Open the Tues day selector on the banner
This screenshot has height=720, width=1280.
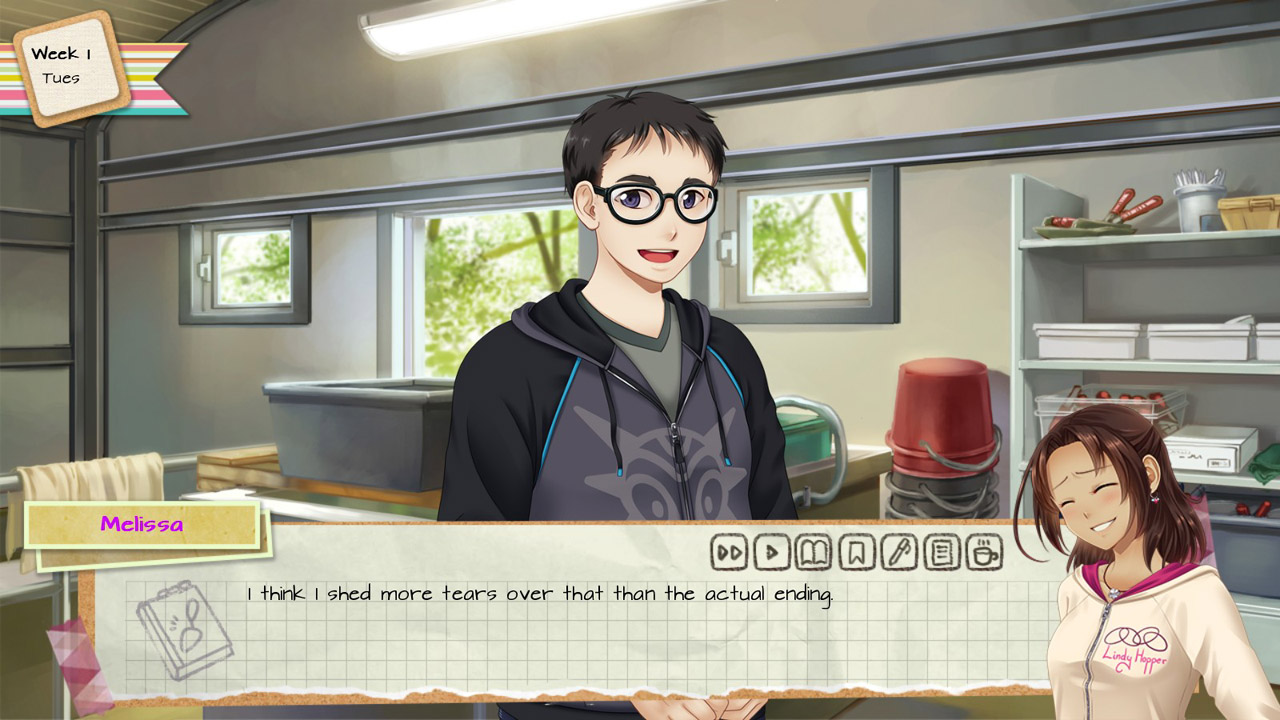(x=60, y=76)
